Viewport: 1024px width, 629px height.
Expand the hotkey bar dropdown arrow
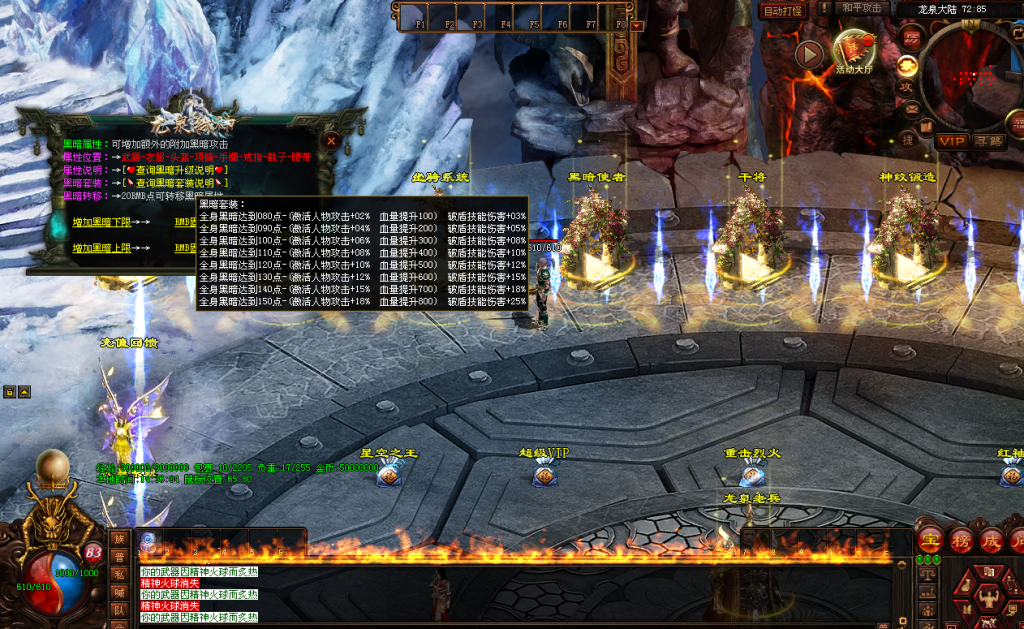click(x=638, y=25)
